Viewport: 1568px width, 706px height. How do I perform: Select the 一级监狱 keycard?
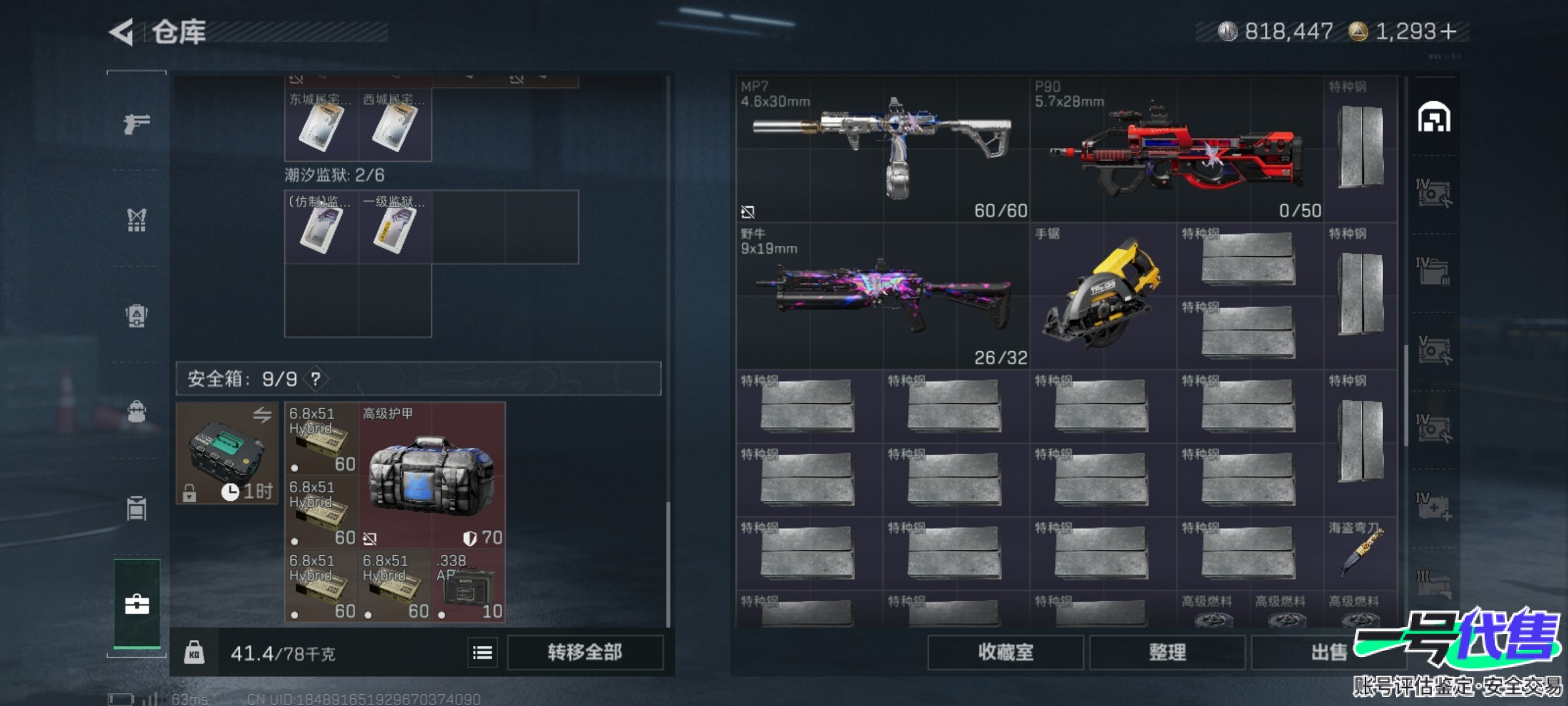click(395, 227)
